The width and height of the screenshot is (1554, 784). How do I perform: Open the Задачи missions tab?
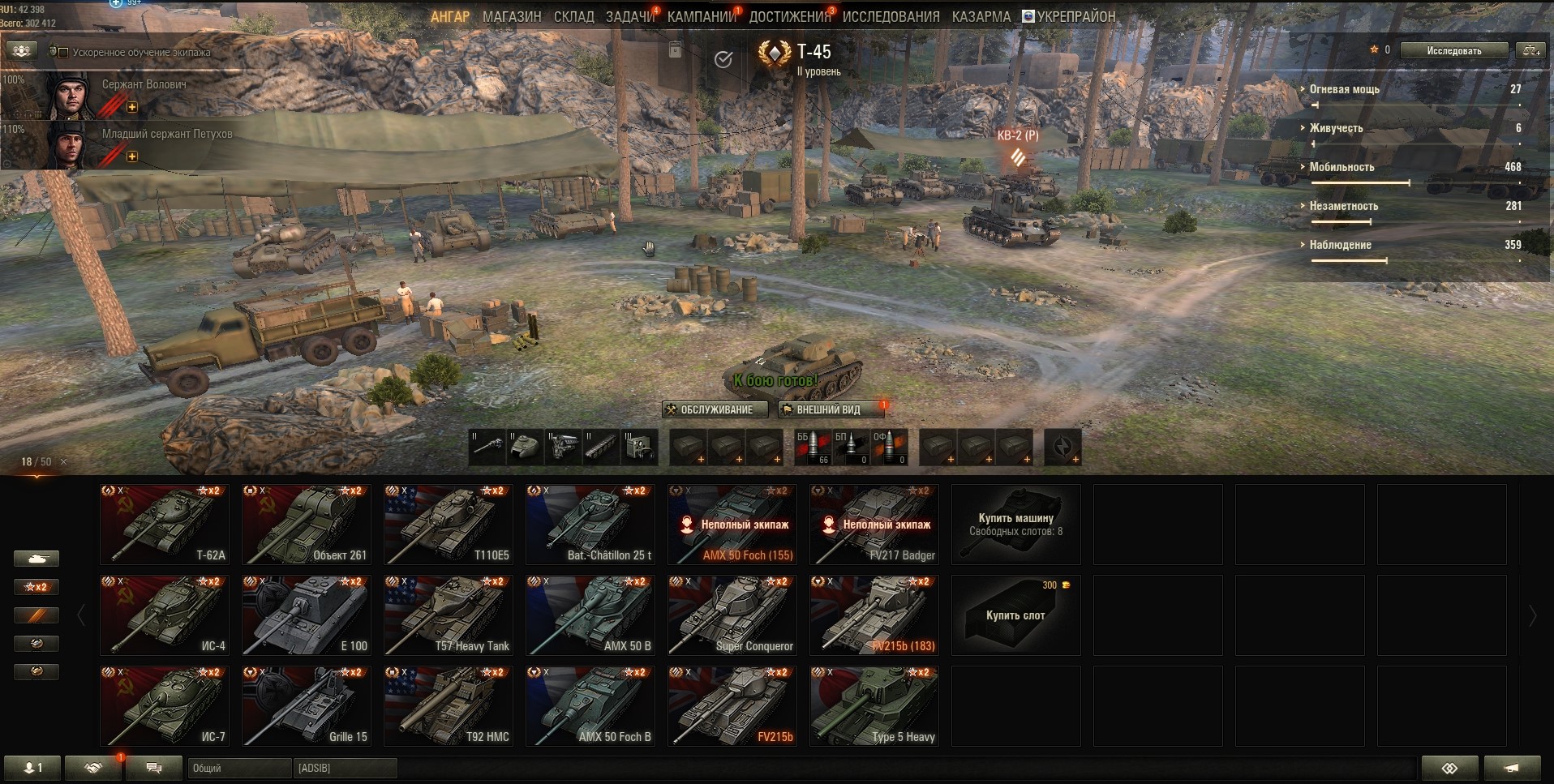pyautogui.click(x=629, y=16)
